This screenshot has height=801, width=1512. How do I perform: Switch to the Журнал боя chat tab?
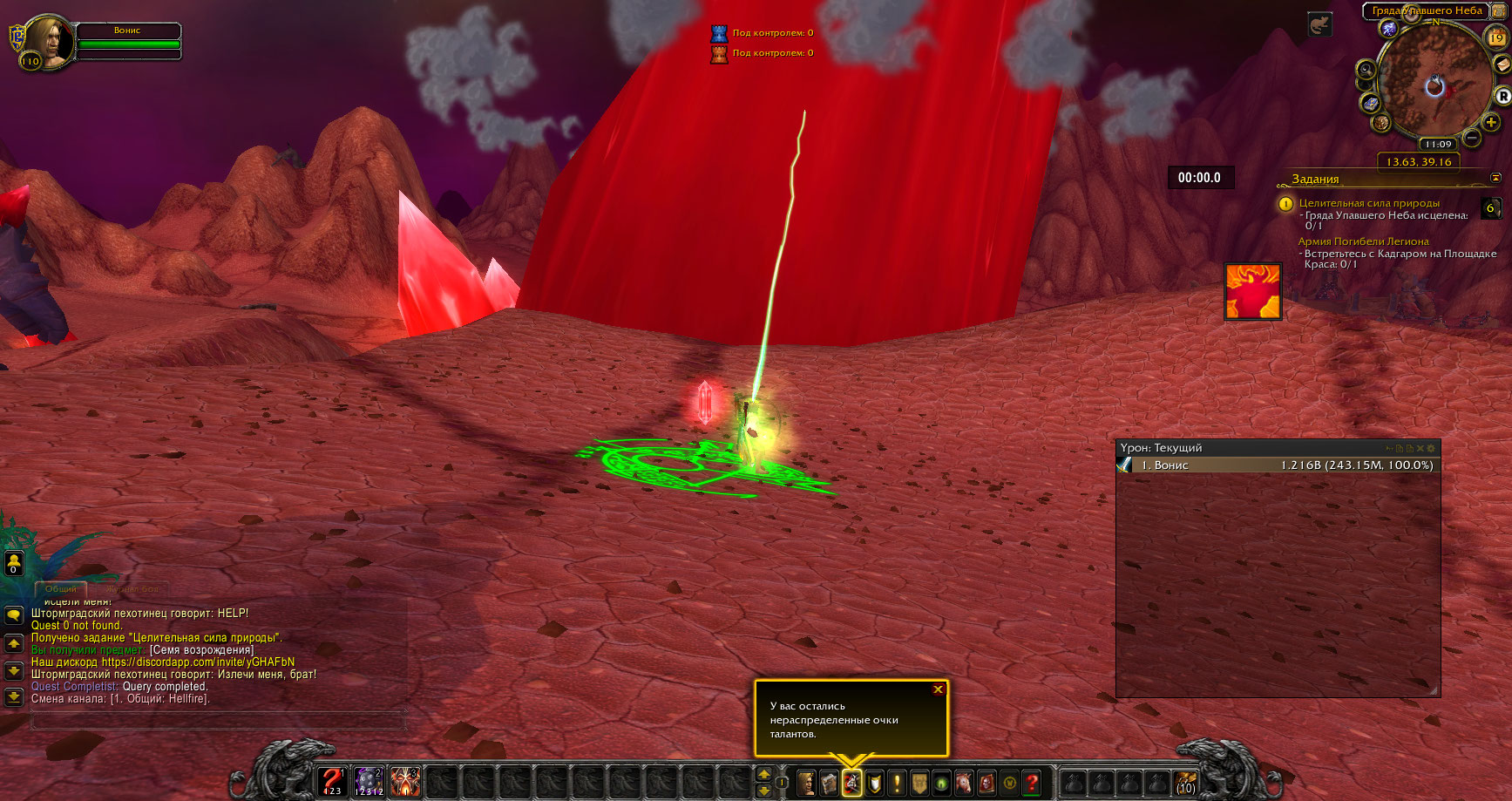tap(132, 589)
